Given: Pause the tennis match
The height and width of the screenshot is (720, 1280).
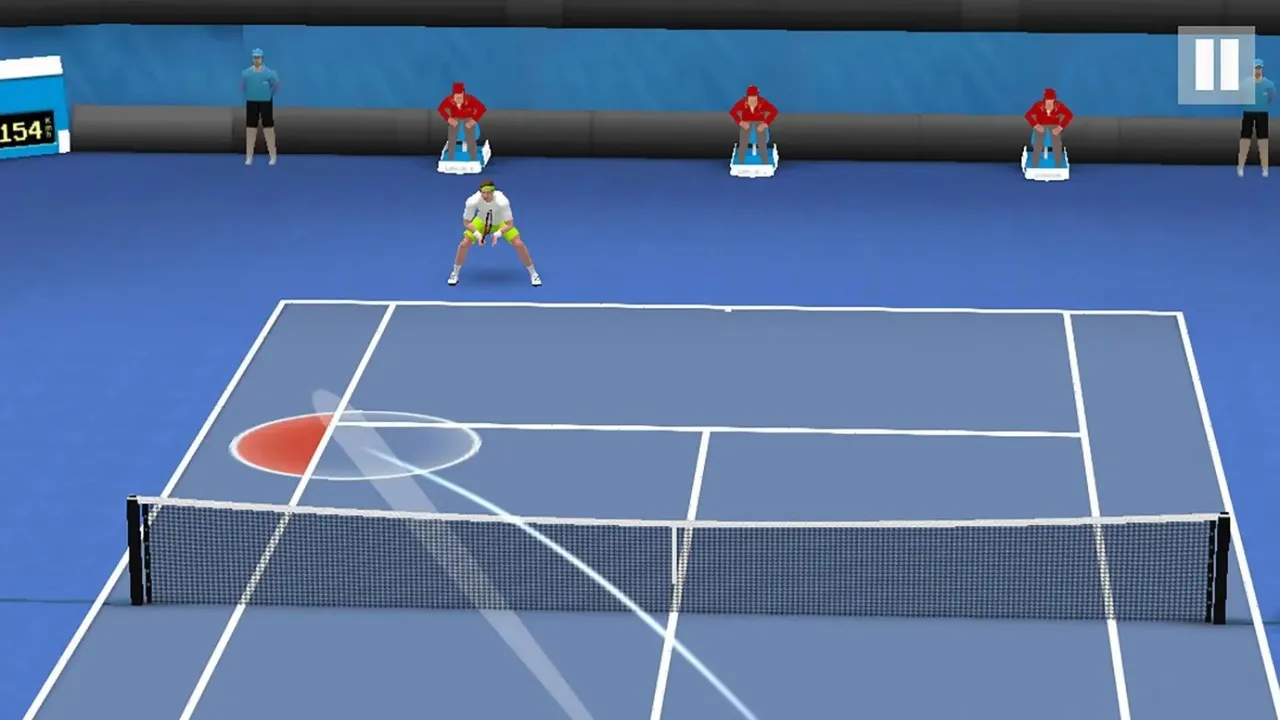Looking at the screenshot, I should click(1216, 65).
